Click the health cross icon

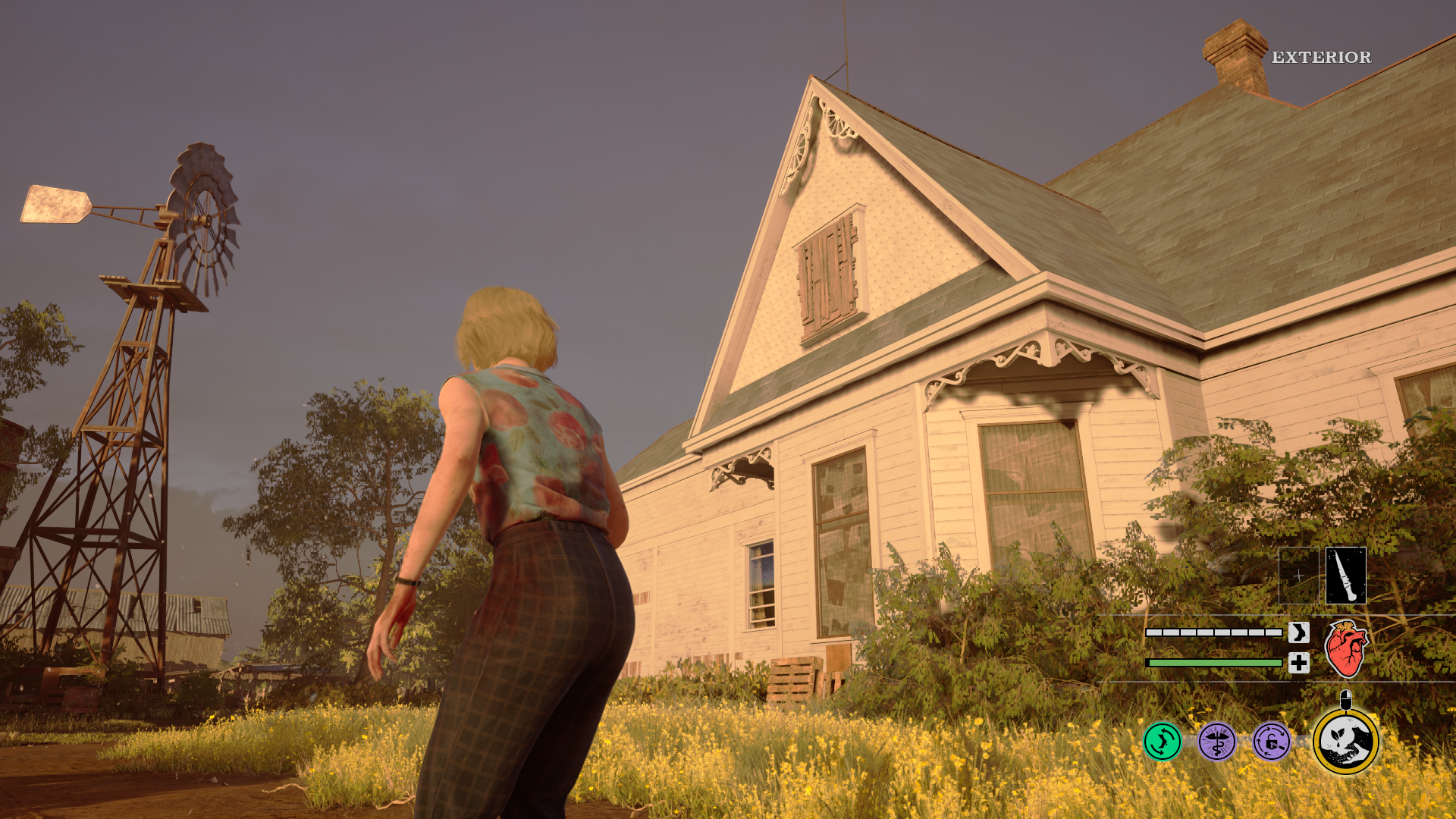pyautogui.click(x=1299, y=663)
